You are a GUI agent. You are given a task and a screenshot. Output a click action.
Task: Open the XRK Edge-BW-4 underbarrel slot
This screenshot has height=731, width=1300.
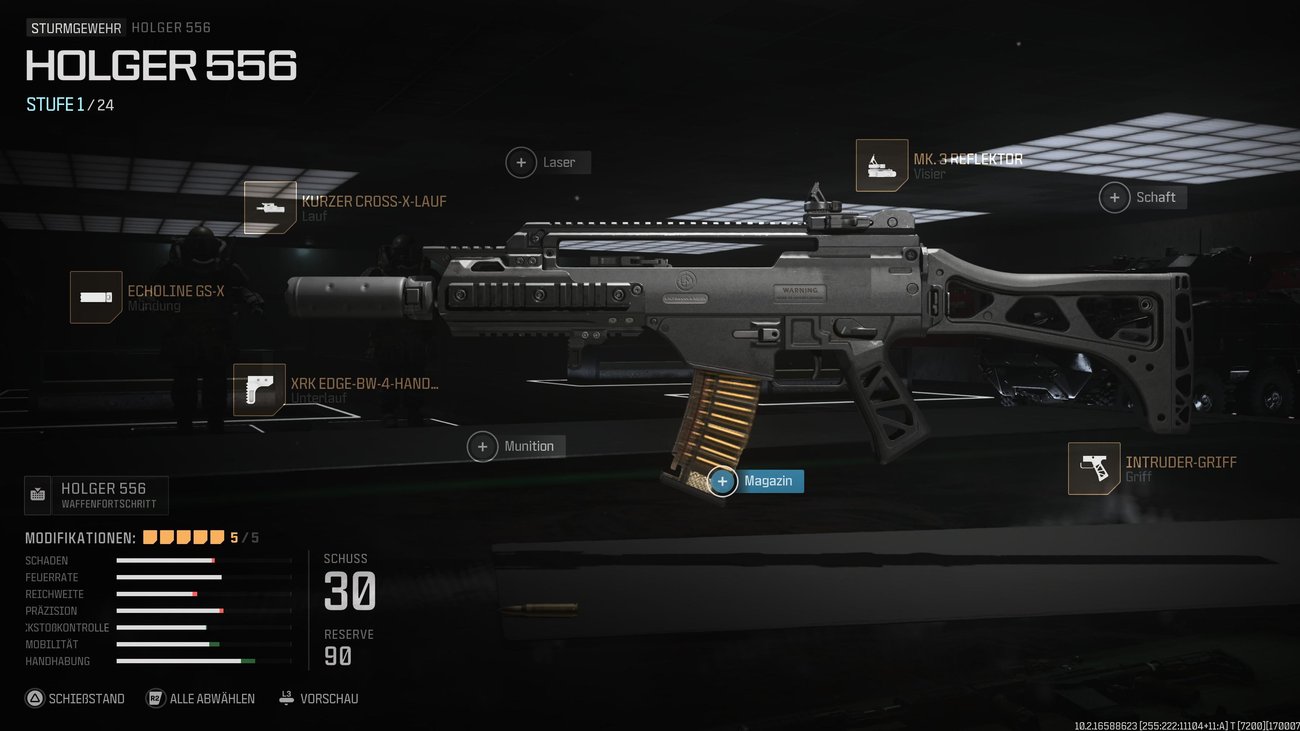tap(259, 389)
